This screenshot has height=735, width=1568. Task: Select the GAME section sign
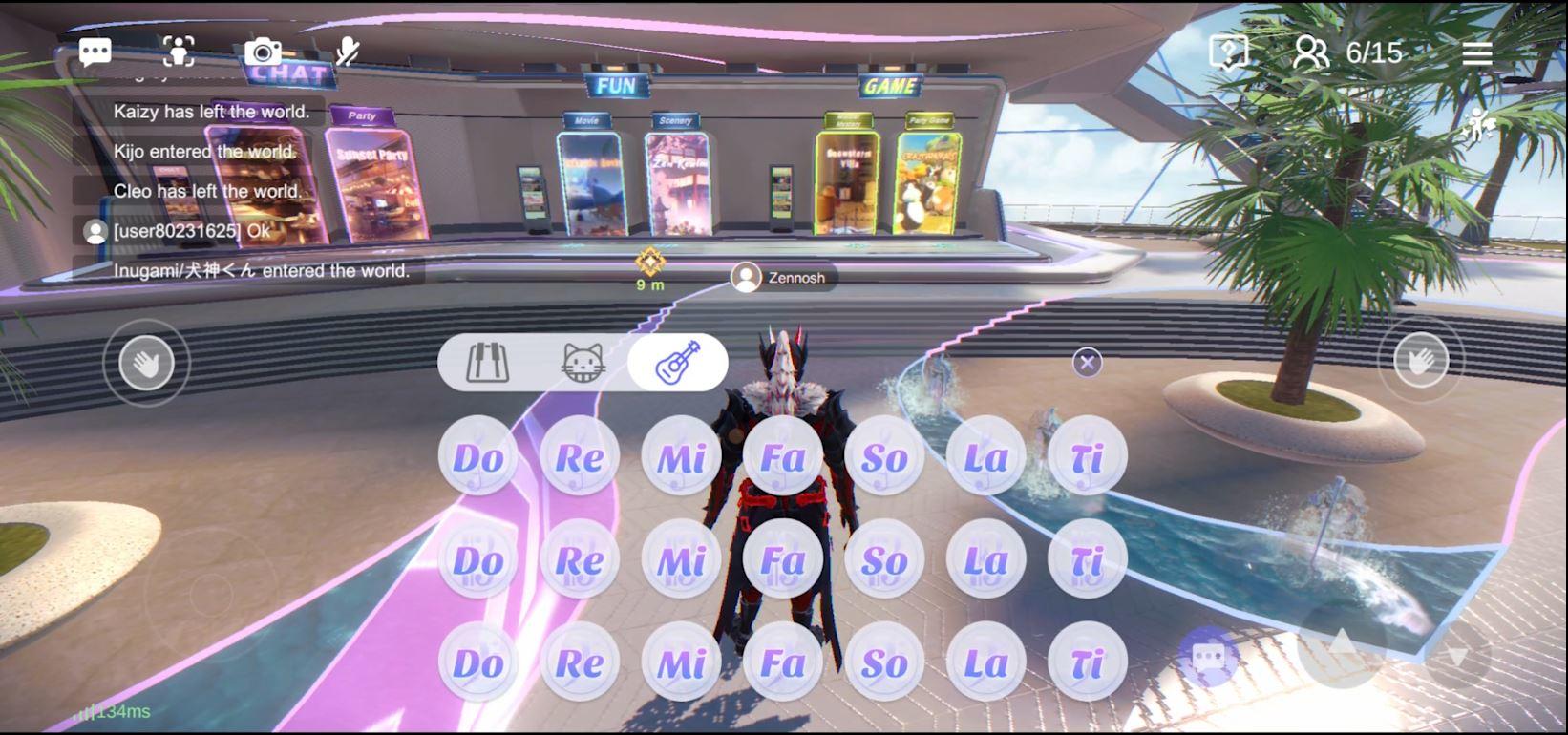point(890,86)
